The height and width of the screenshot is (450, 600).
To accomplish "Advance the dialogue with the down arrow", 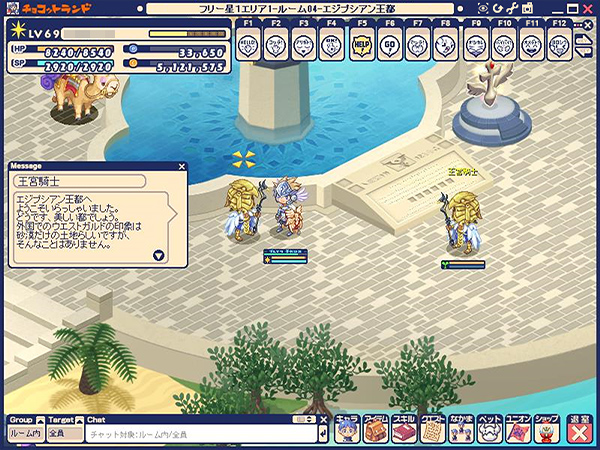I will (x=158, y=255).
